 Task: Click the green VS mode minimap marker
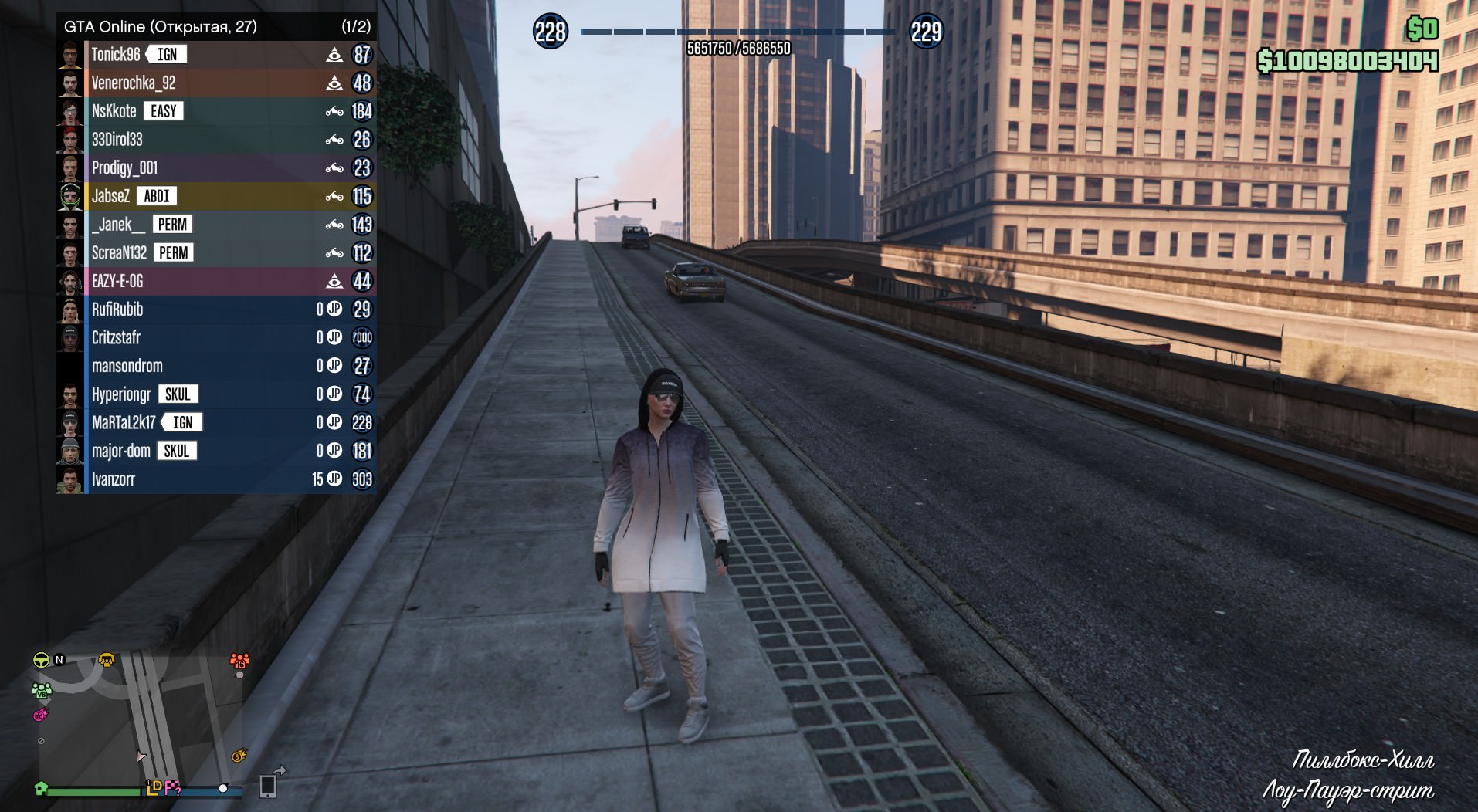pos(42,690)
